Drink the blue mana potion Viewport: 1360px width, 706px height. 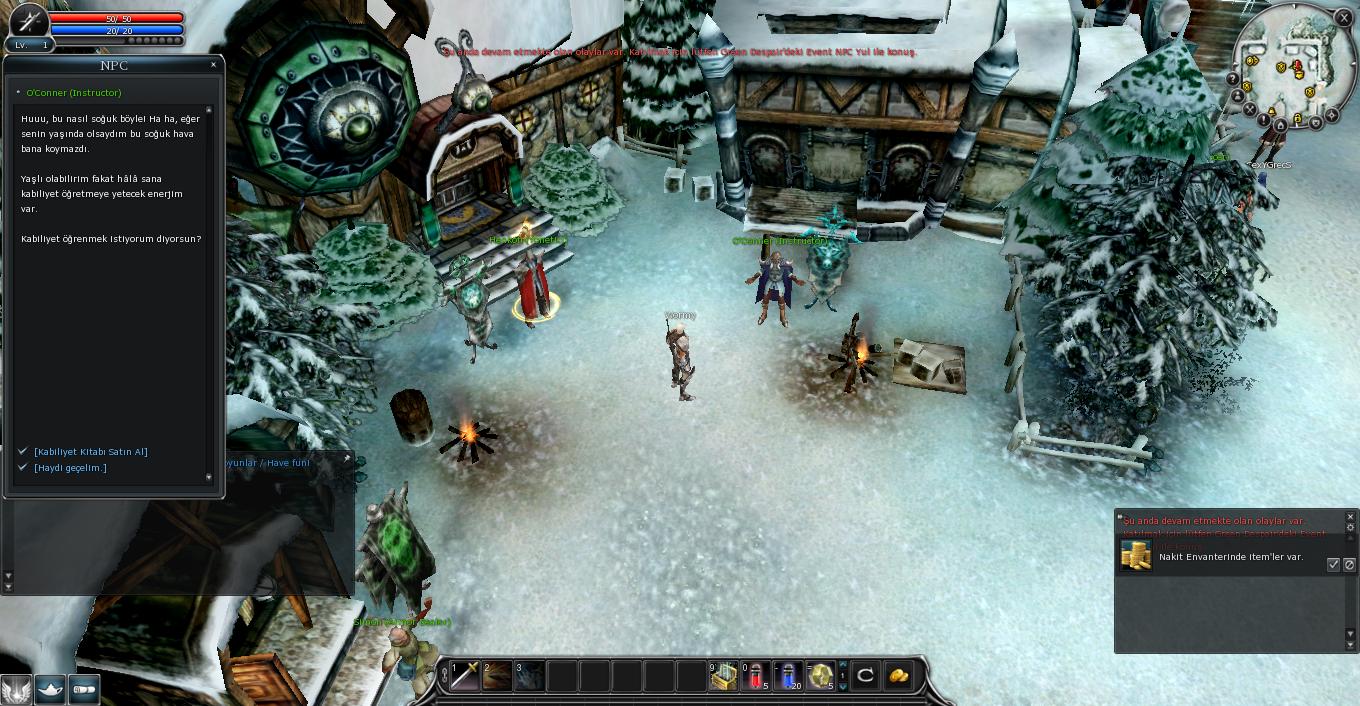point(788,676)
